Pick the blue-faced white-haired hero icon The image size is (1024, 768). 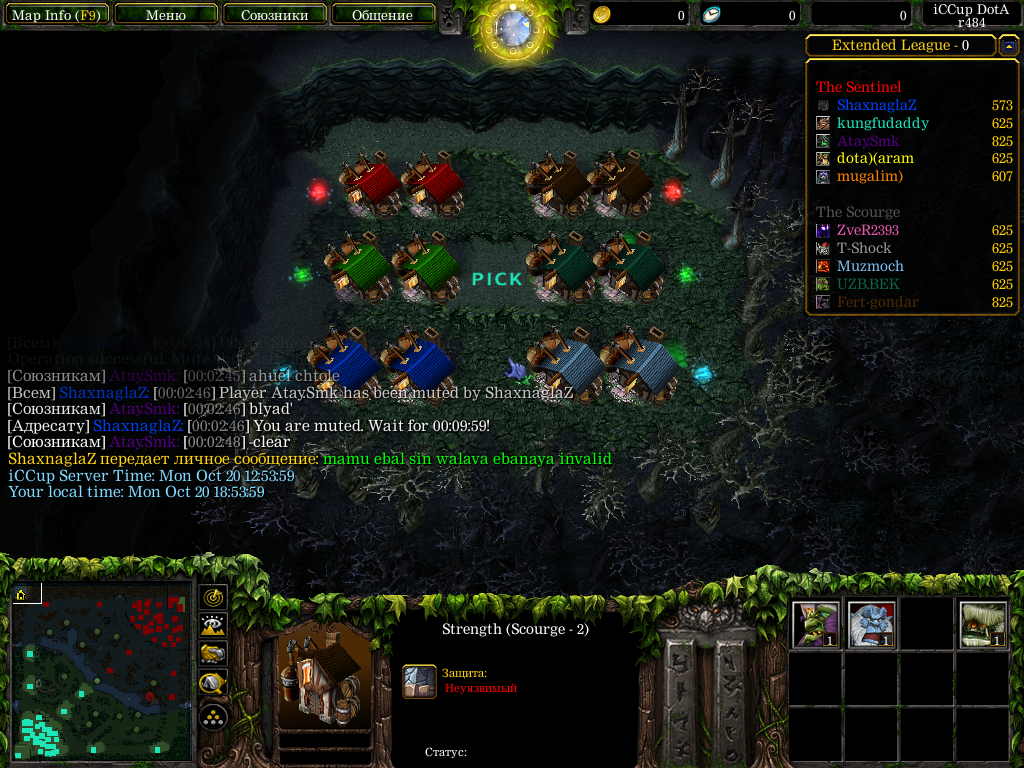pyautogui.click(x=871, y=624)
